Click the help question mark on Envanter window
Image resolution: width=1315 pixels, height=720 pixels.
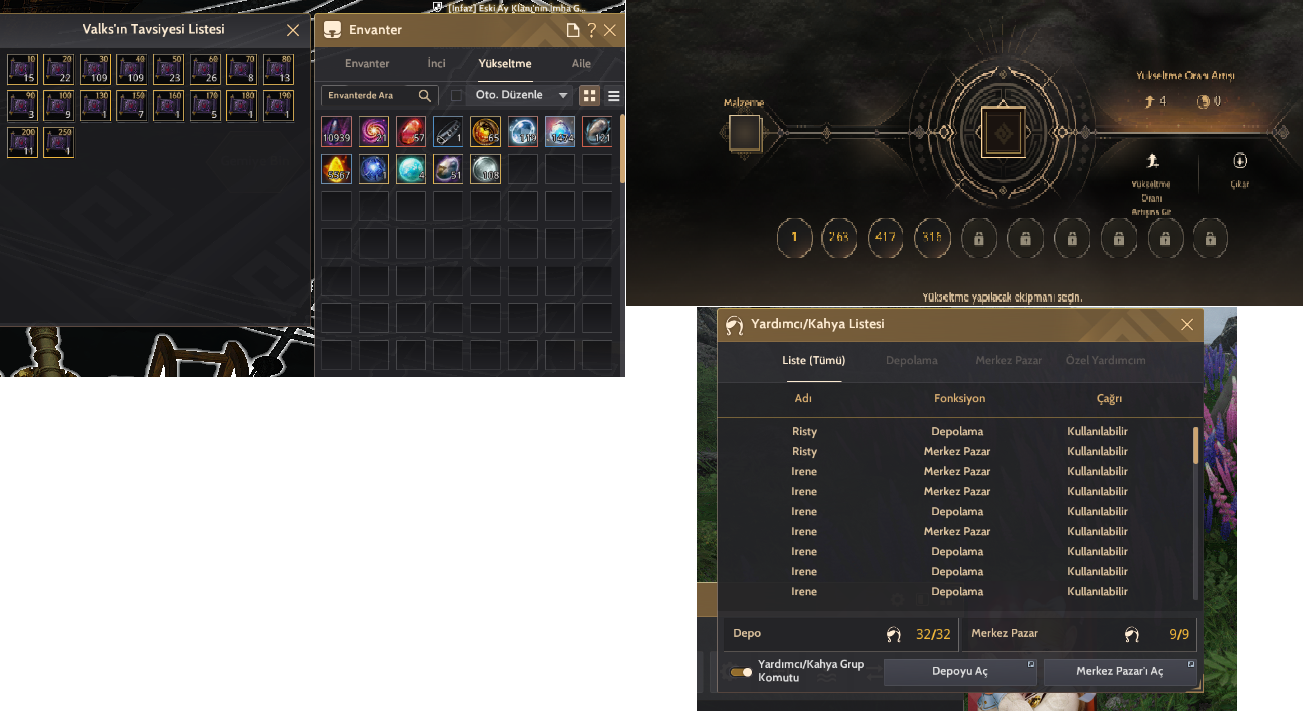pyautogui.click(x=591, y=30)
